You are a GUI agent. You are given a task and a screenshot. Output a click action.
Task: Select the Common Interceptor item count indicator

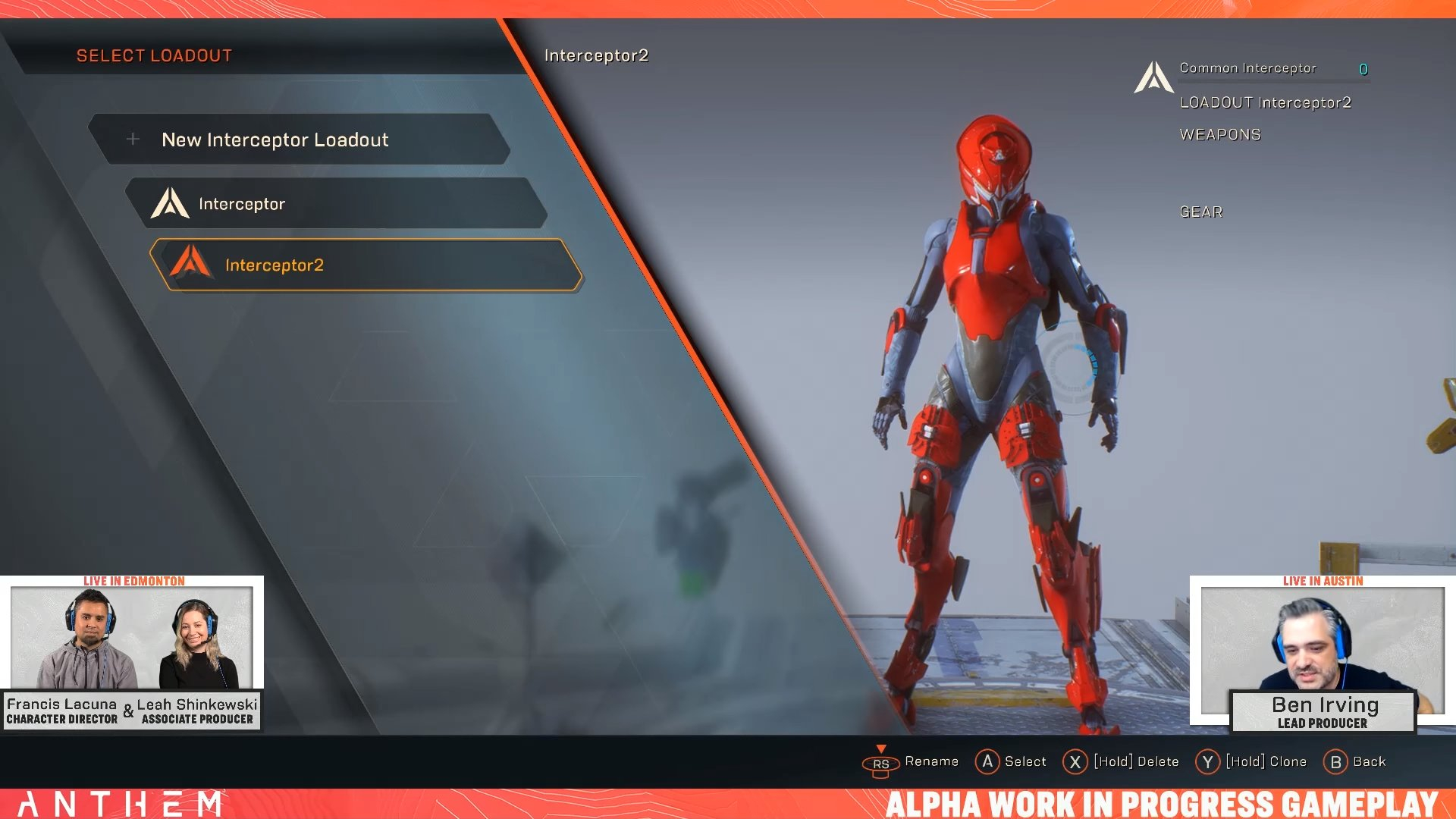[x=1363, y=68]
